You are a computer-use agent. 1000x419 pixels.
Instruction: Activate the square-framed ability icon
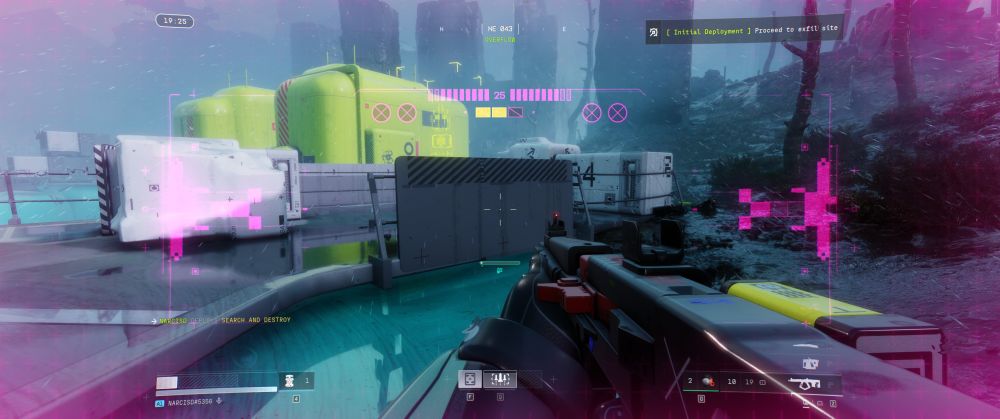tap(469, 378)
